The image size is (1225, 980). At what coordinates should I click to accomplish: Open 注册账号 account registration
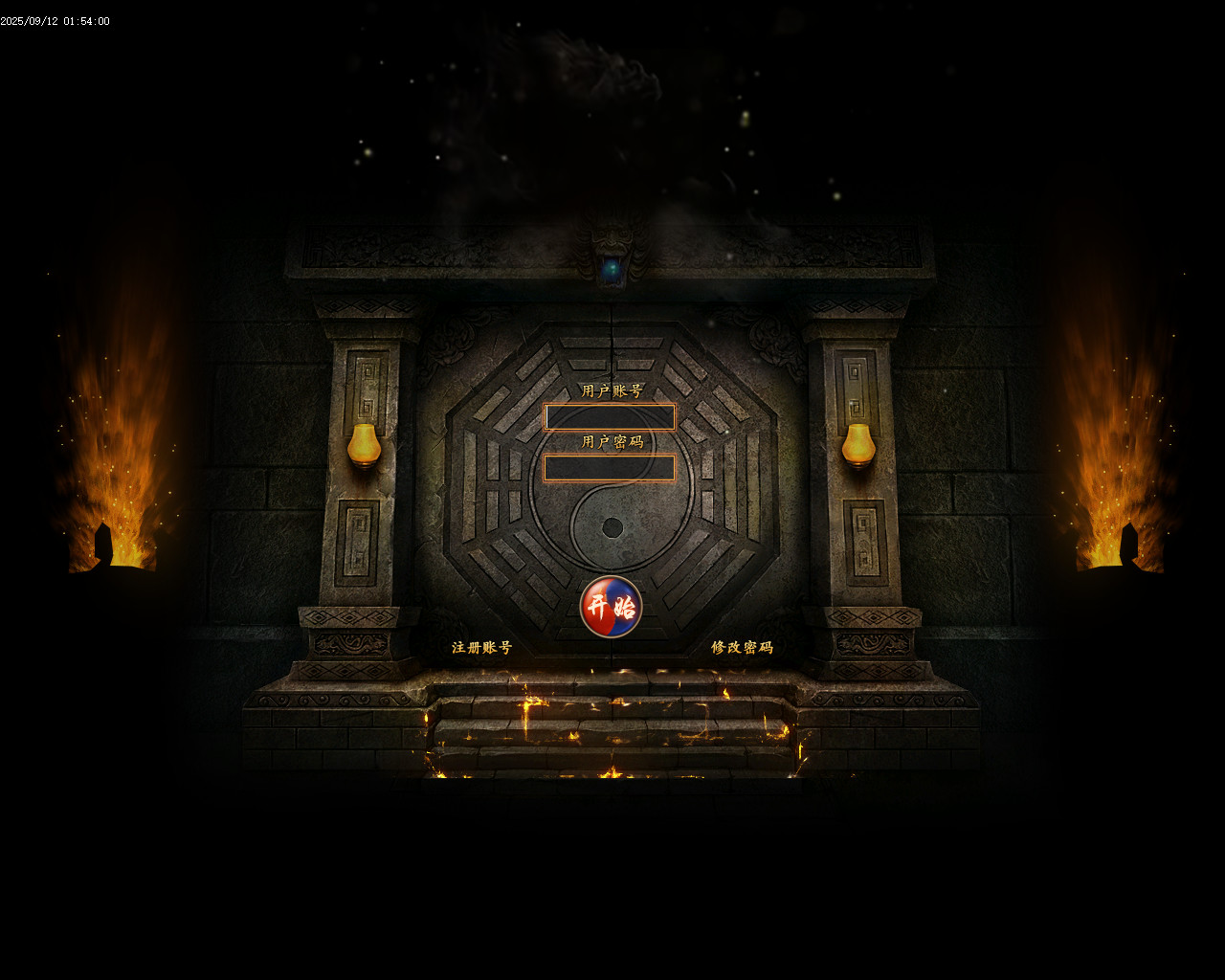pyautogui.click(x=481, y=648)
